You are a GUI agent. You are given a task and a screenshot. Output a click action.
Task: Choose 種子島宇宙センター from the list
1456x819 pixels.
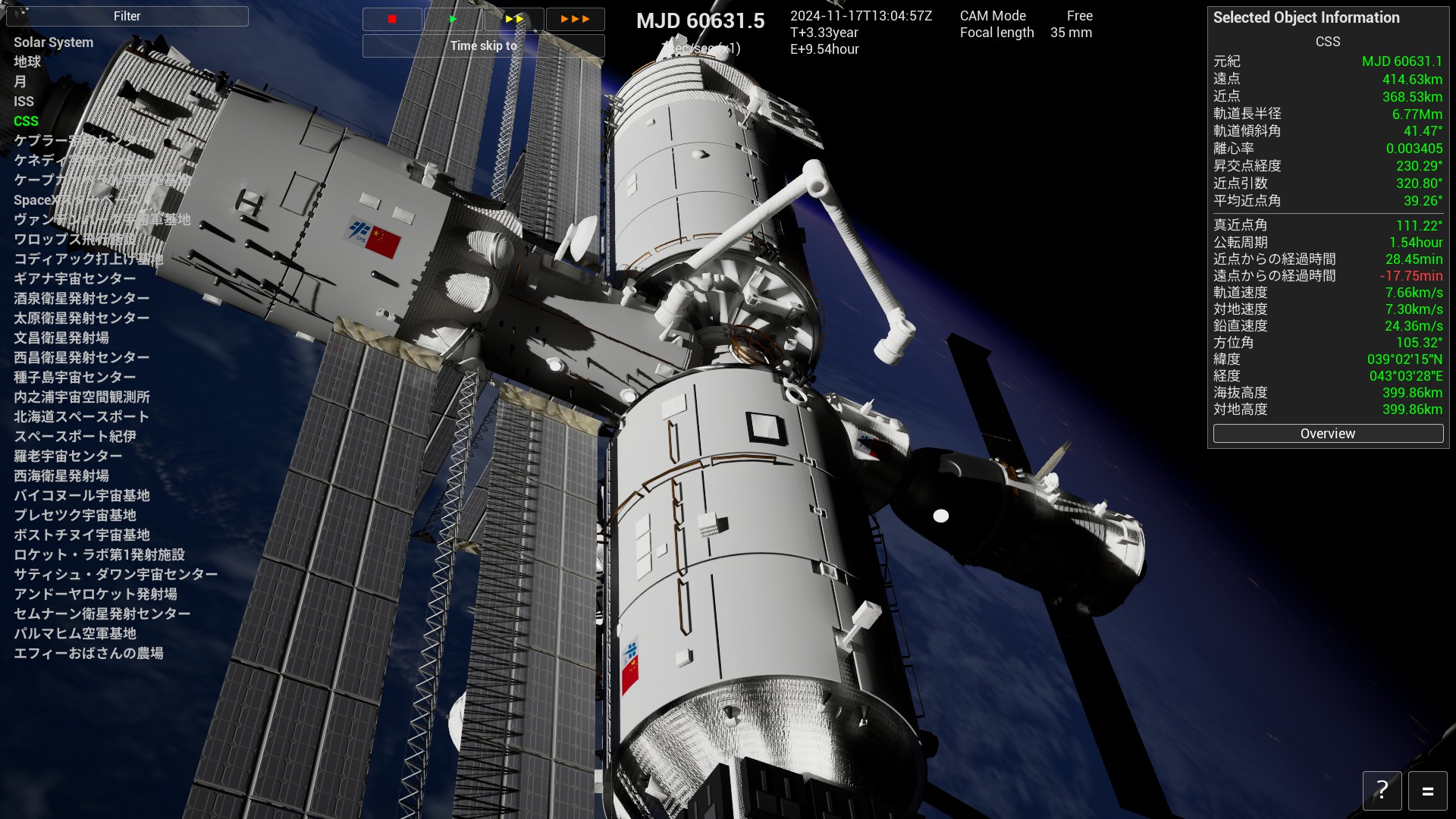coord(74,377)
